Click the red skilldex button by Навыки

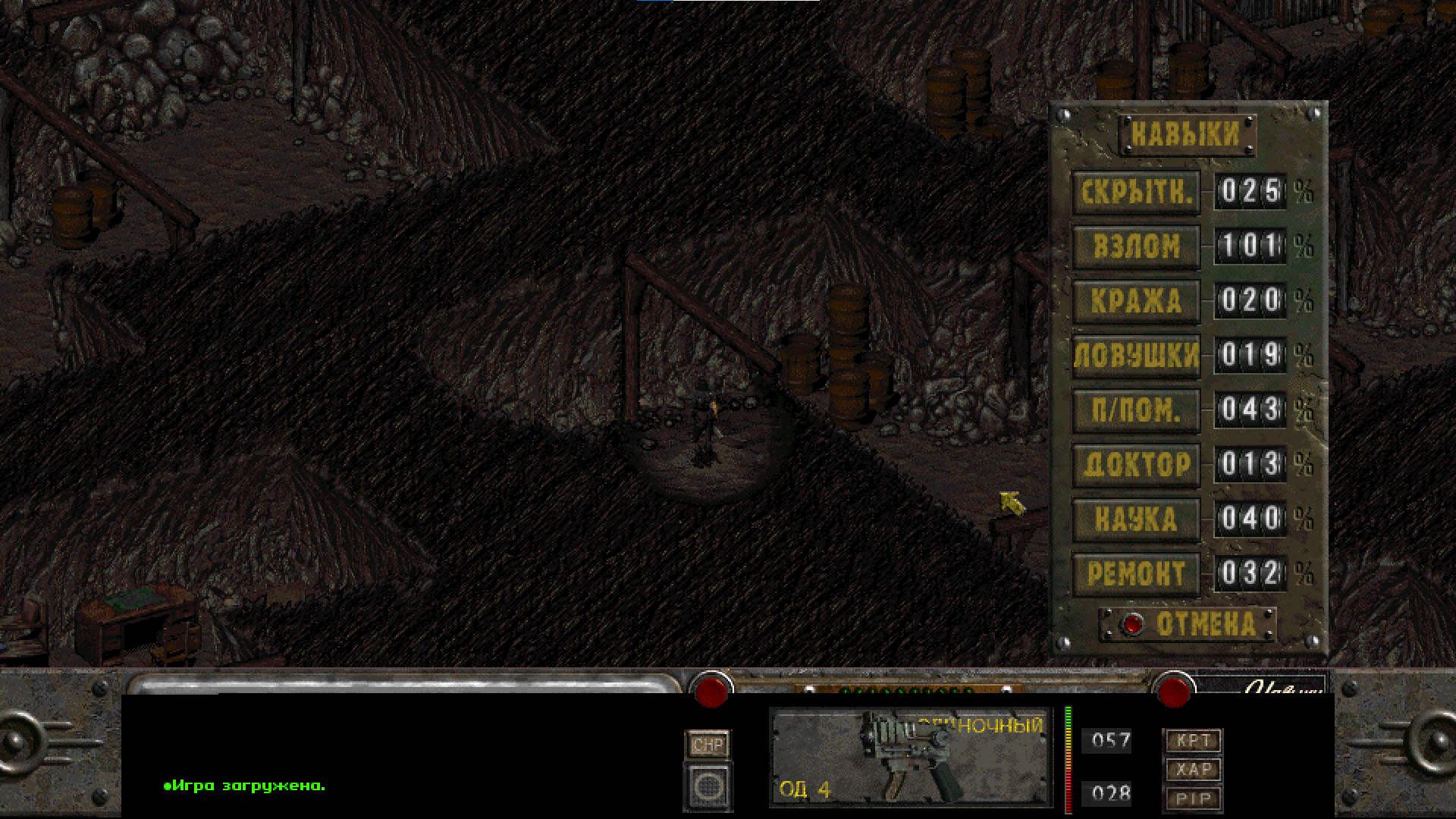coord(1173,690)
